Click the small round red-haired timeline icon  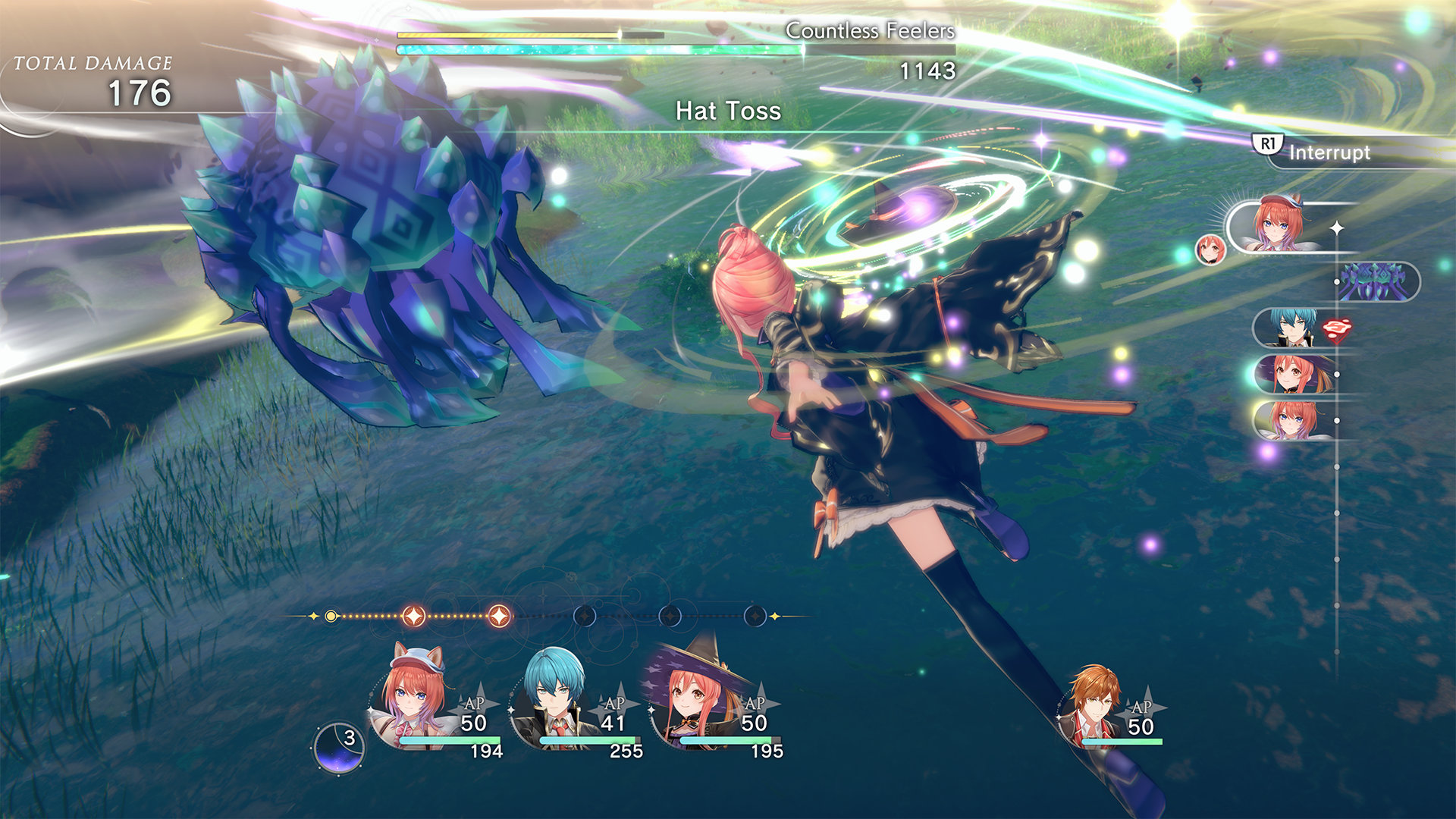tap(1210, 249)
